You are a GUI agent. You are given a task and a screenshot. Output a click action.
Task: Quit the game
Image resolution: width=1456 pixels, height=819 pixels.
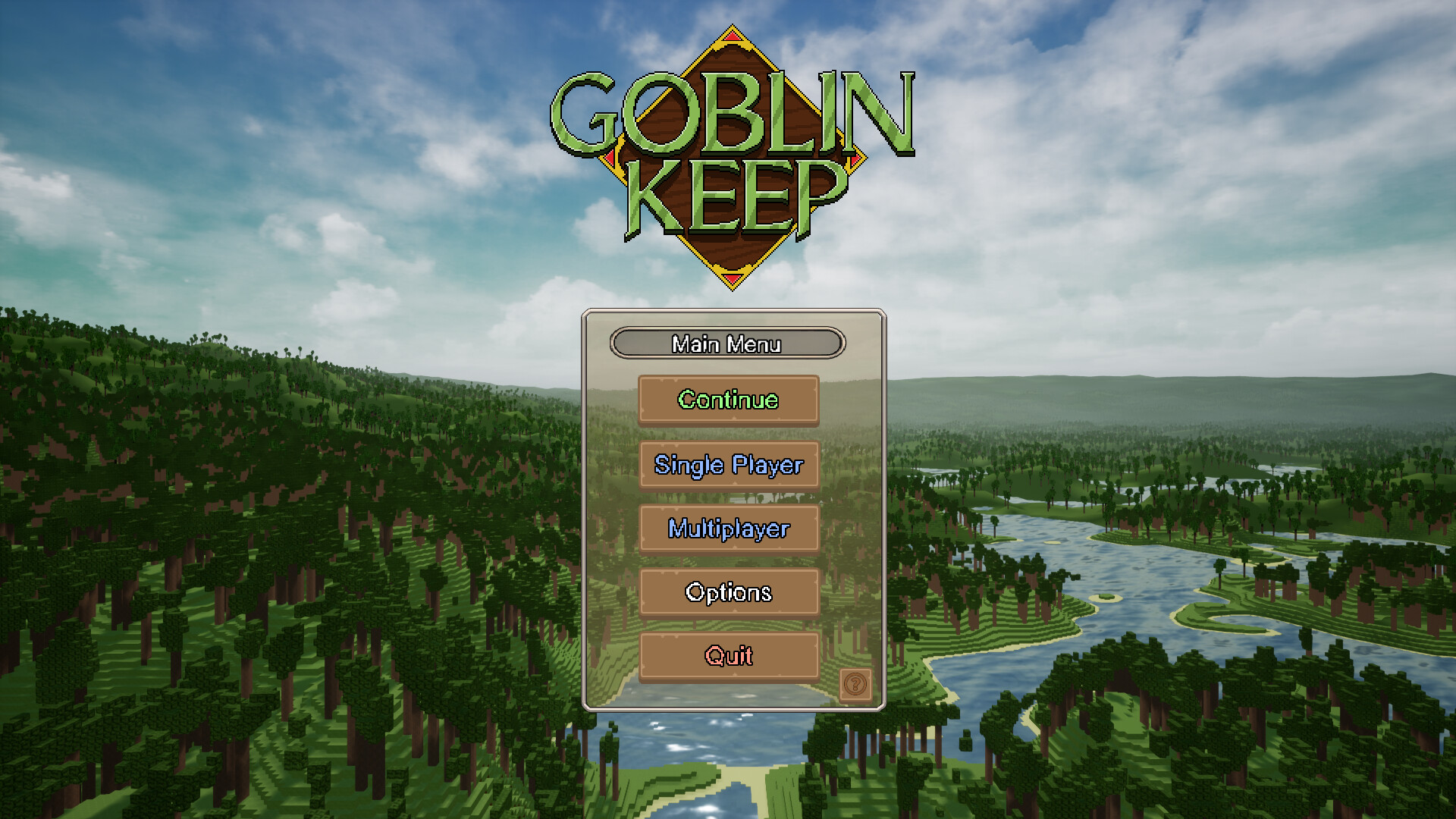pos(728,655)
